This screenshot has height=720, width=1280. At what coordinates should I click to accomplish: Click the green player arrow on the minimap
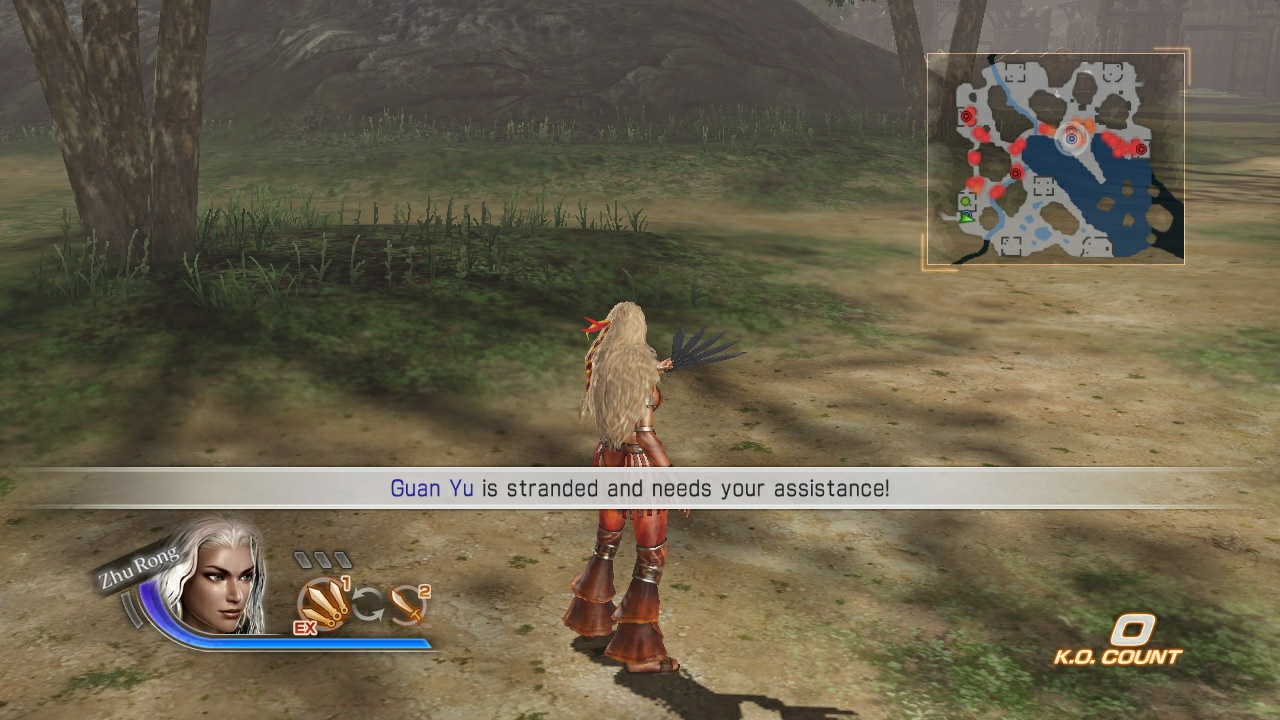[x=966, y=219]
